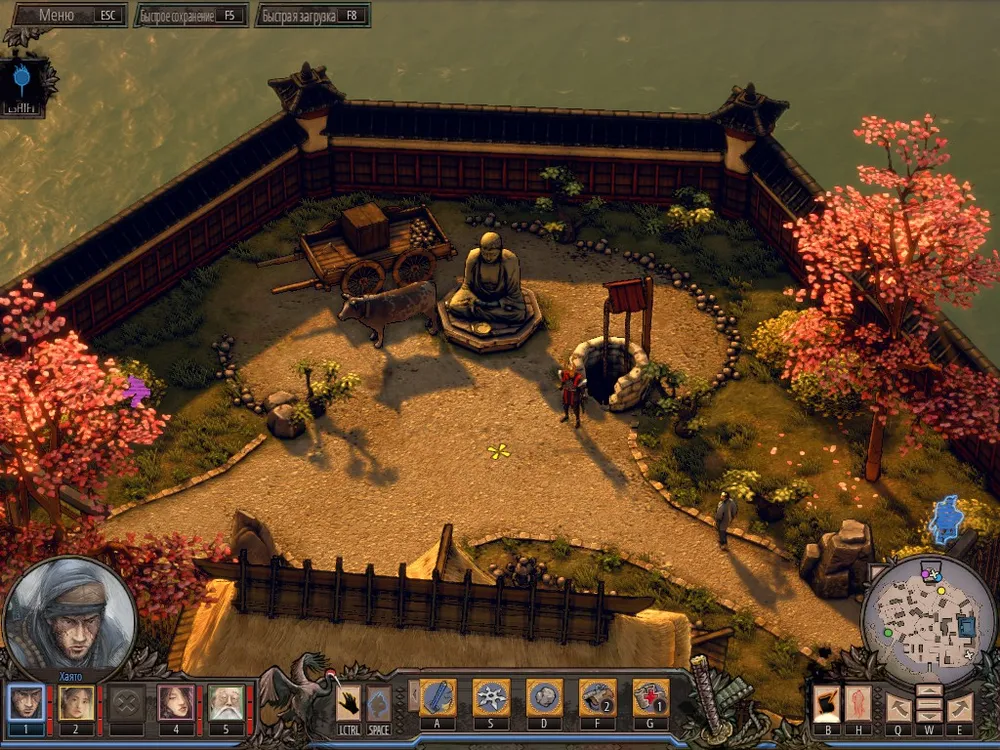This screenshot has width=1000, height=750.
Task: Select the character portrait in slot 2
Action: click(77, 703)
